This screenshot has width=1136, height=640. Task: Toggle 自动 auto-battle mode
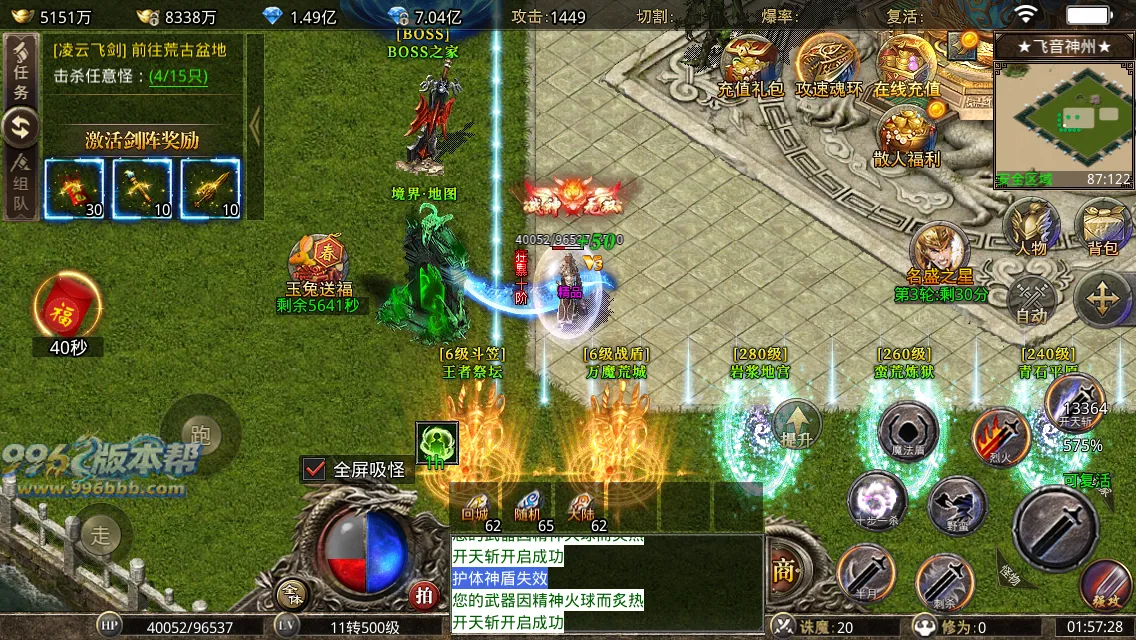click(x=1031, y=298)
